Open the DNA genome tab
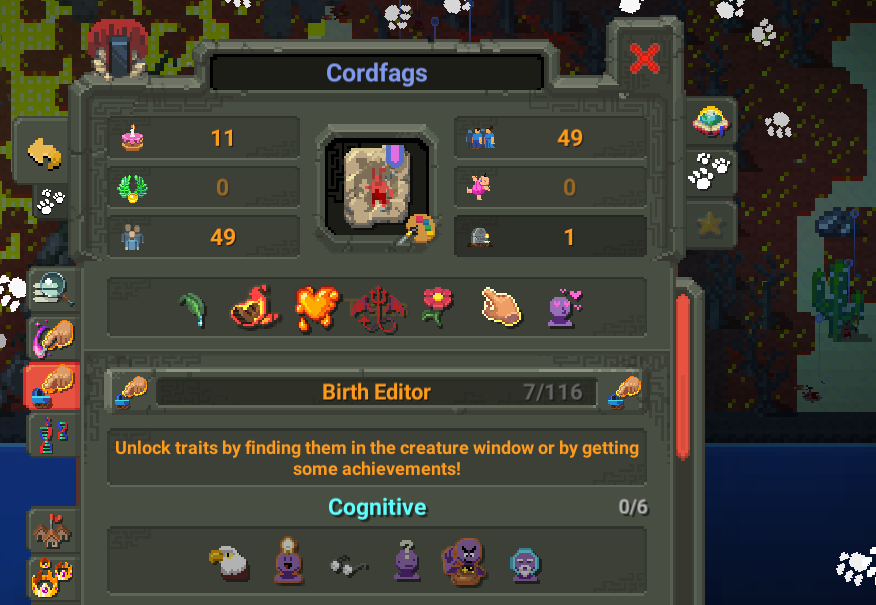 52,437
